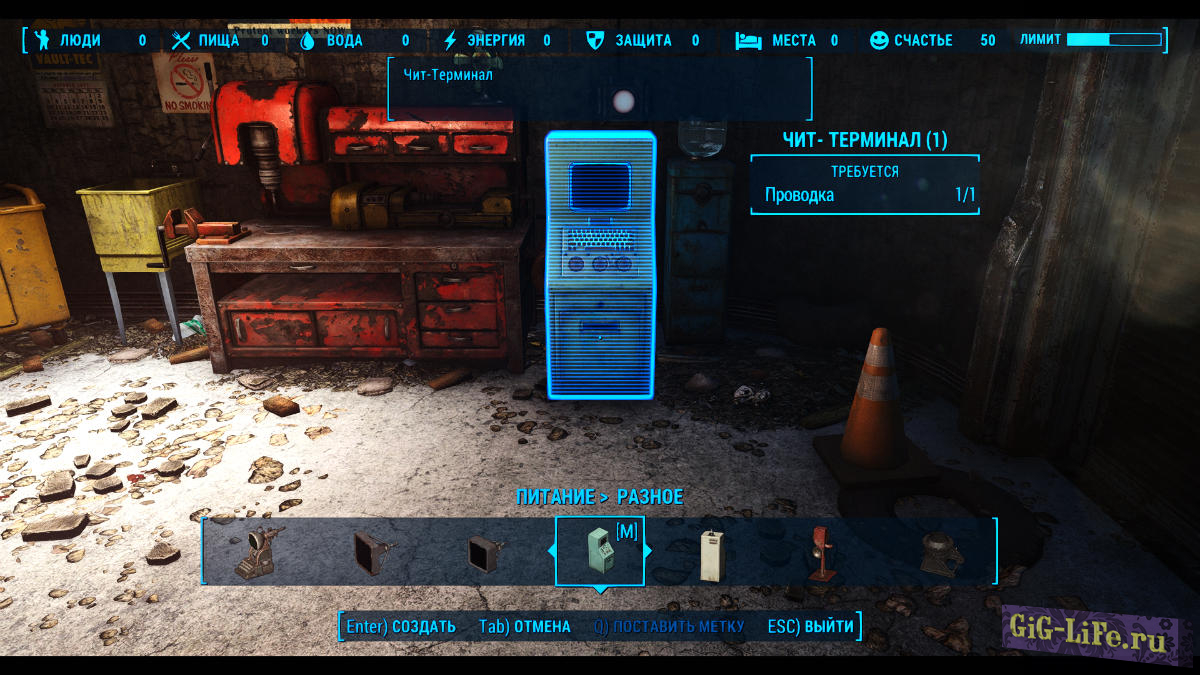Click the left arrow beside the selected slot
The image size is (1200, 675).
coord(550,551)
